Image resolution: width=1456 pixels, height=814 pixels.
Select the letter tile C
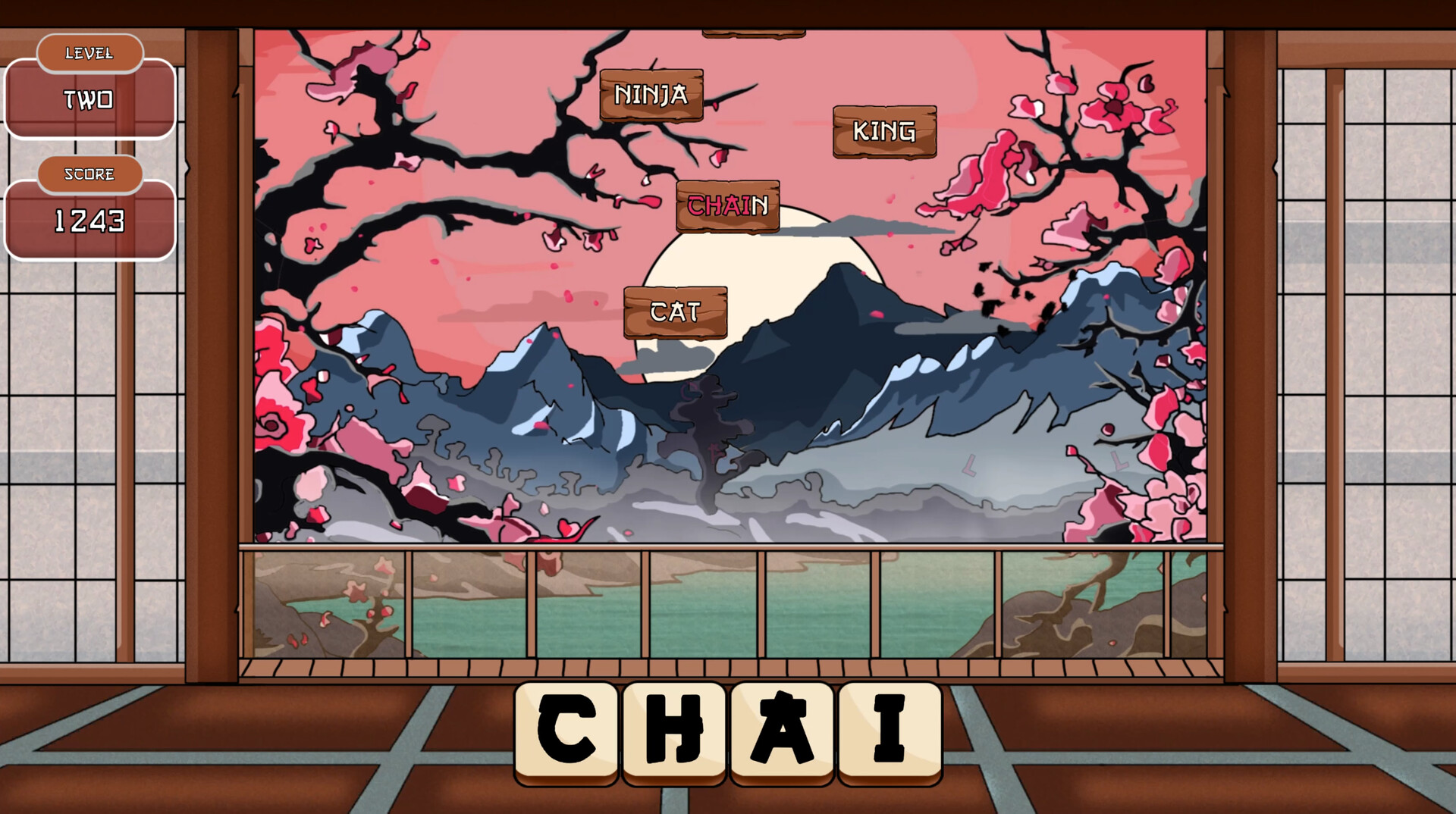point(565,729)
